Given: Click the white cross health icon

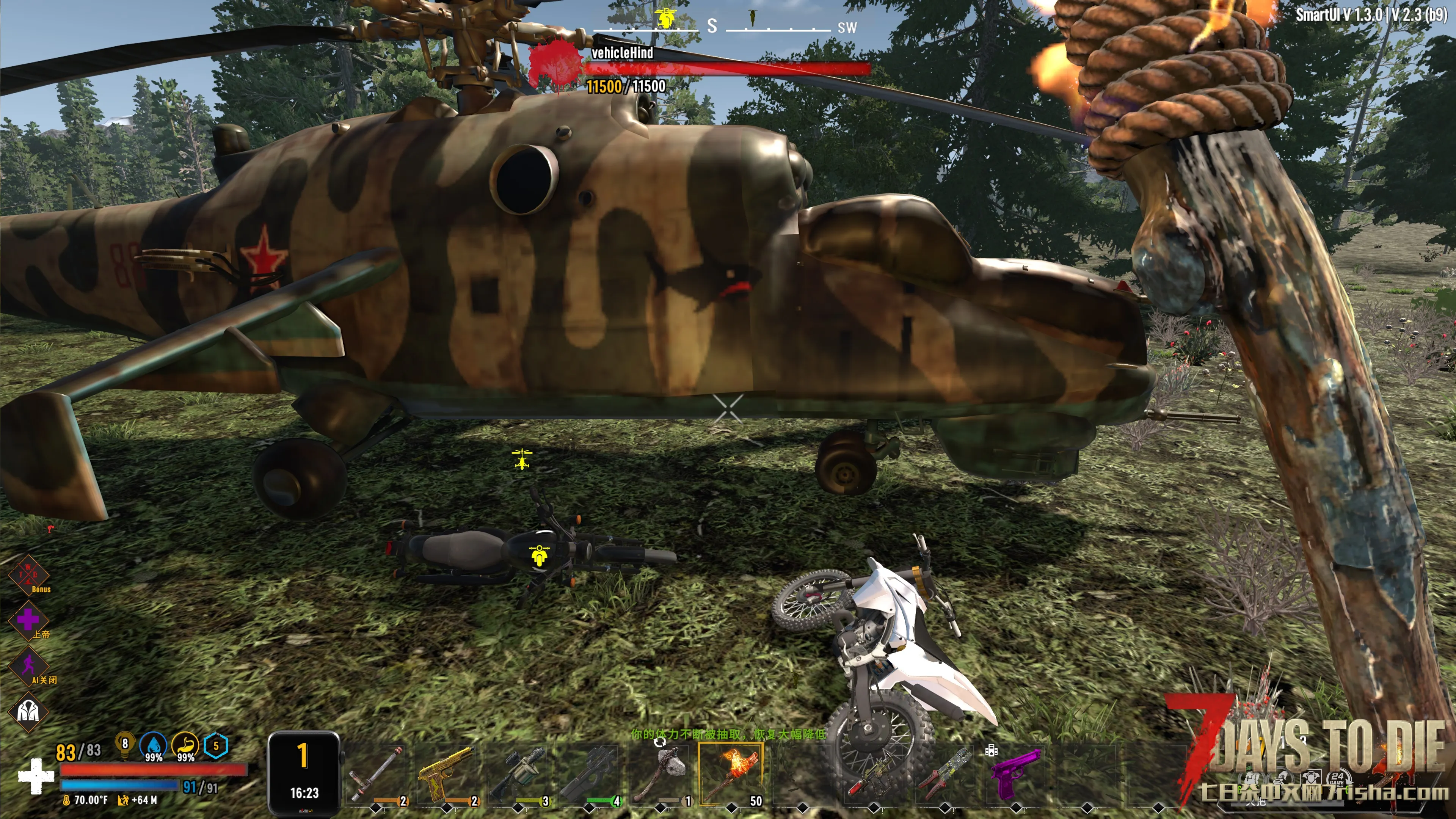Looking at the screenshot, I should tap(36, 776).
